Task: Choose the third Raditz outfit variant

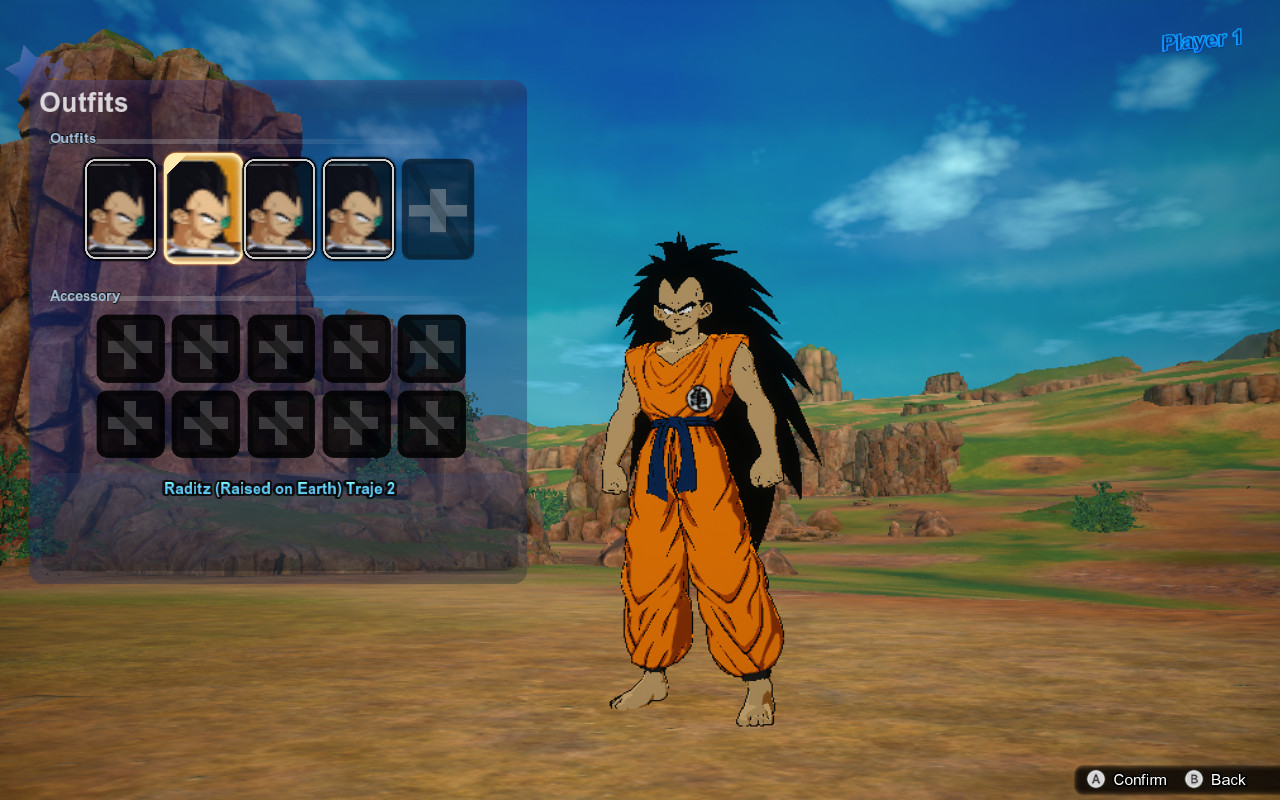Action: [x=280, y=207]
